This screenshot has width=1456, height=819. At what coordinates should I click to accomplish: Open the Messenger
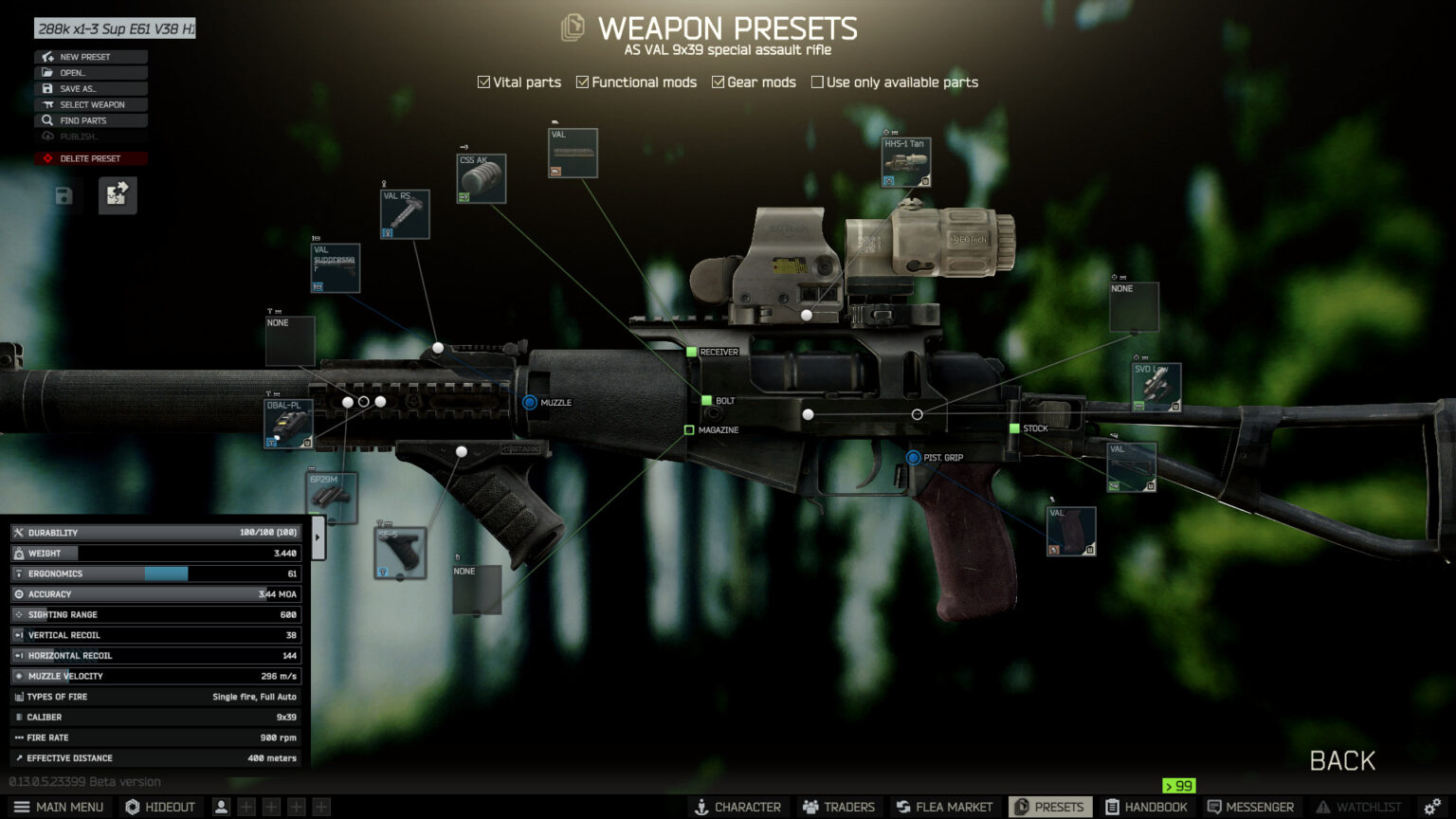click(x=1250, y=807)
